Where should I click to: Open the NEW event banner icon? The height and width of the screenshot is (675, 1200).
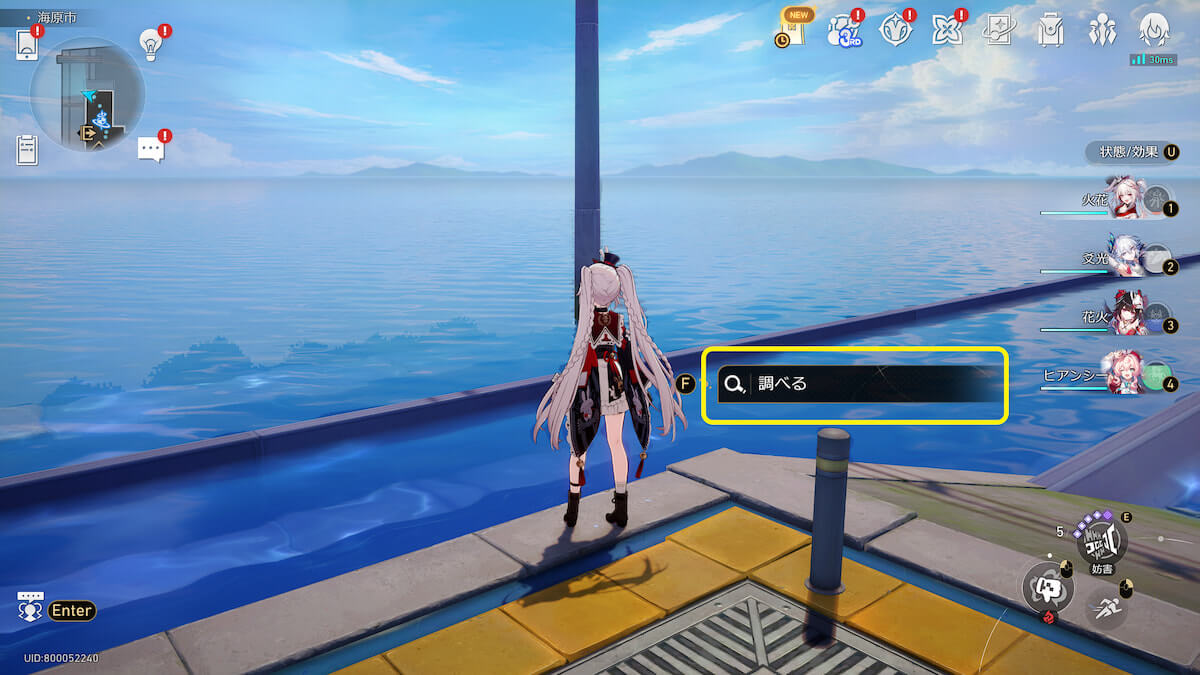(x=793, y=28)
